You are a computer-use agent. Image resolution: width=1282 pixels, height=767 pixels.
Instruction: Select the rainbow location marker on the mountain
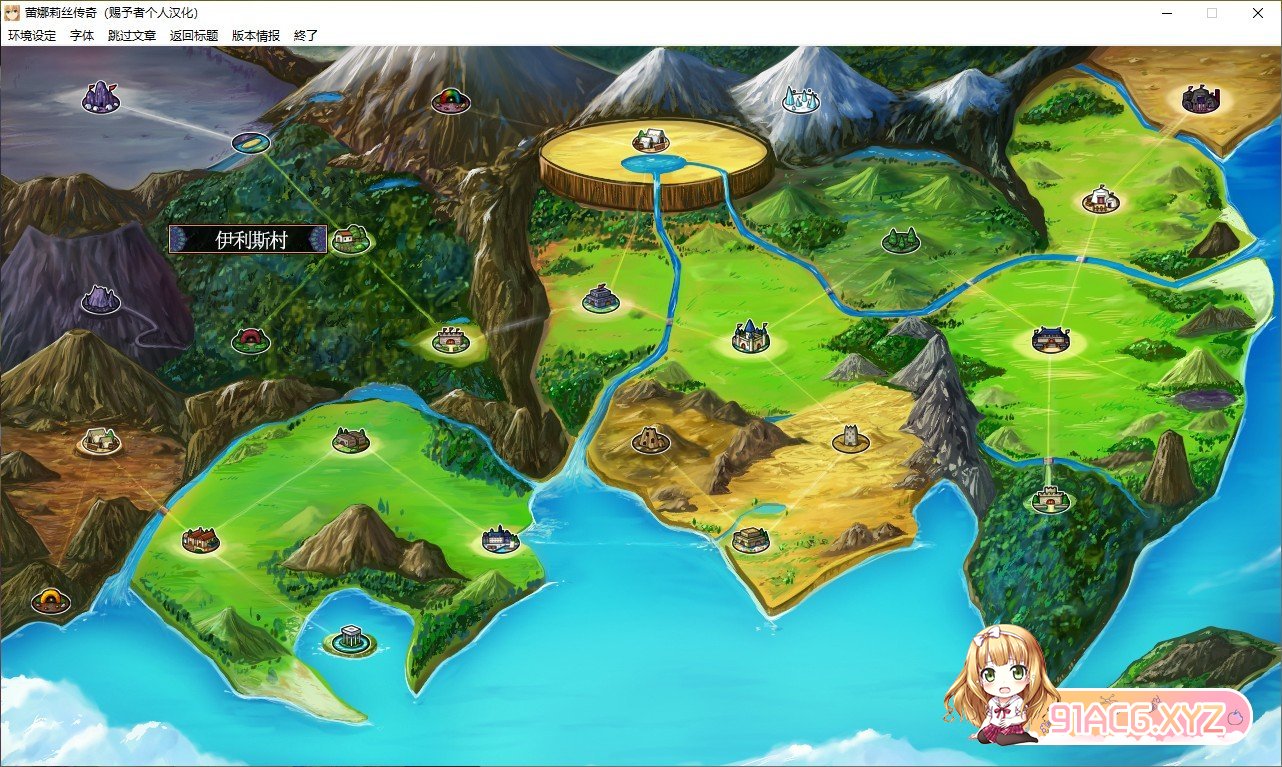click(450, 100)
